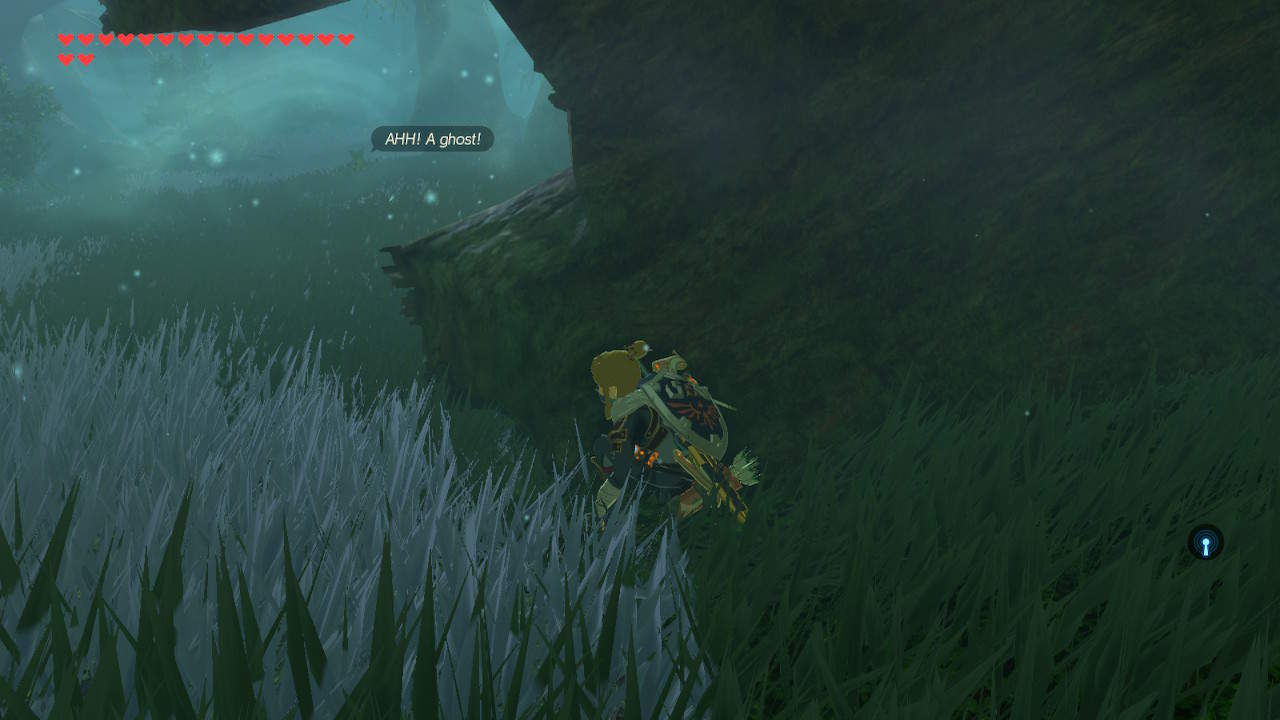1280x720 pixels.
Task: Click the second heart on the bottom row
Action: pos(85,58)
